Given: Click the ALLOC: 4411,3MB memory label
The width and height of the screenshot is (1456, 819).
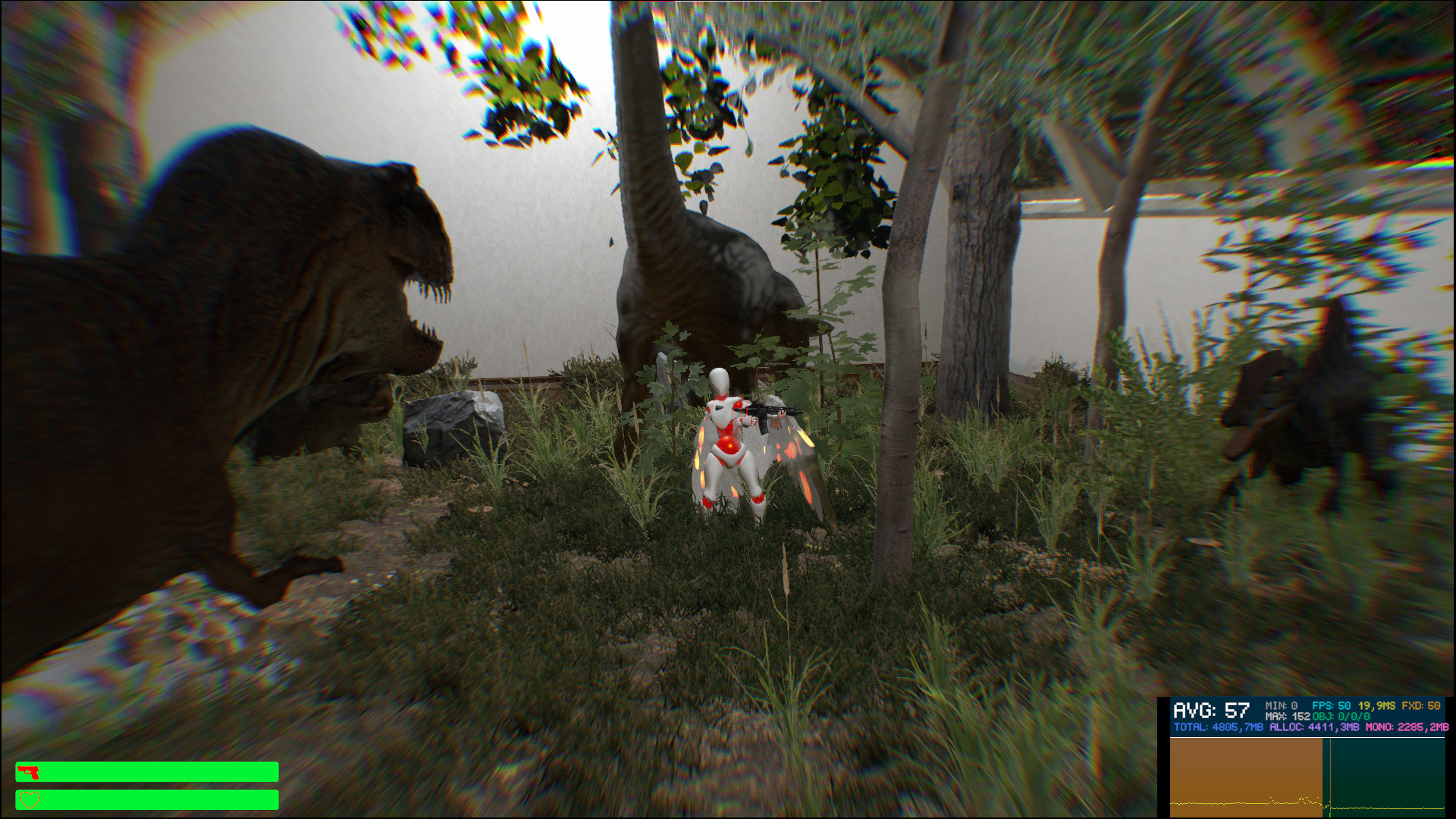Looking at the screenshot, I should [1316, 726].
